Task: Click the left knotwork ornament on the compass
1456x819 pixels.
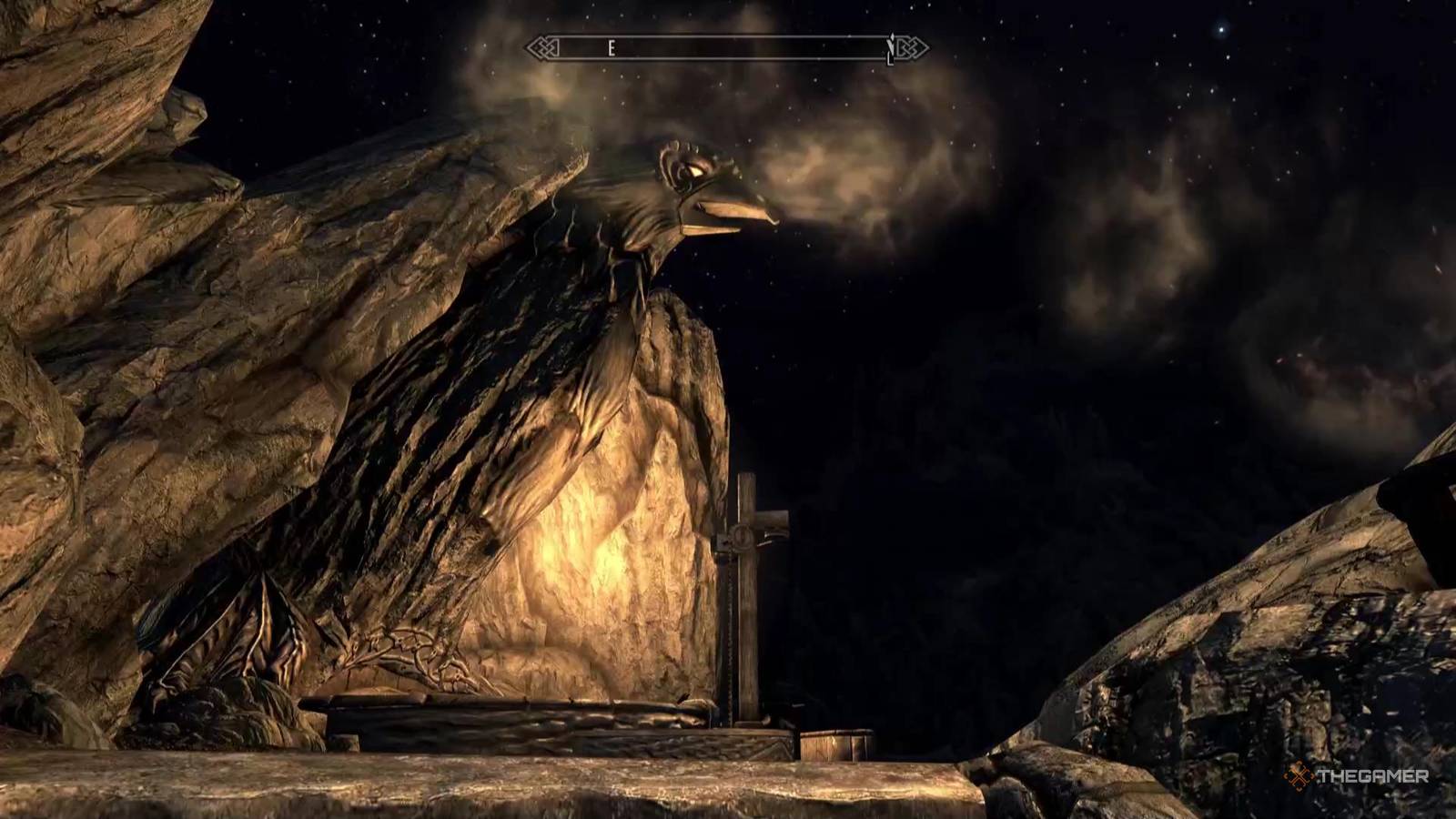Action: tap(542, 46)
